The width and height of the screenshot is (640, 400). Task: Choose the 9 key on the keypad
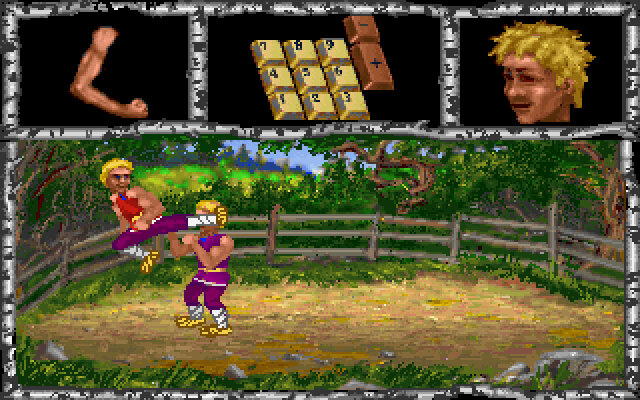[x=330, y=49]
